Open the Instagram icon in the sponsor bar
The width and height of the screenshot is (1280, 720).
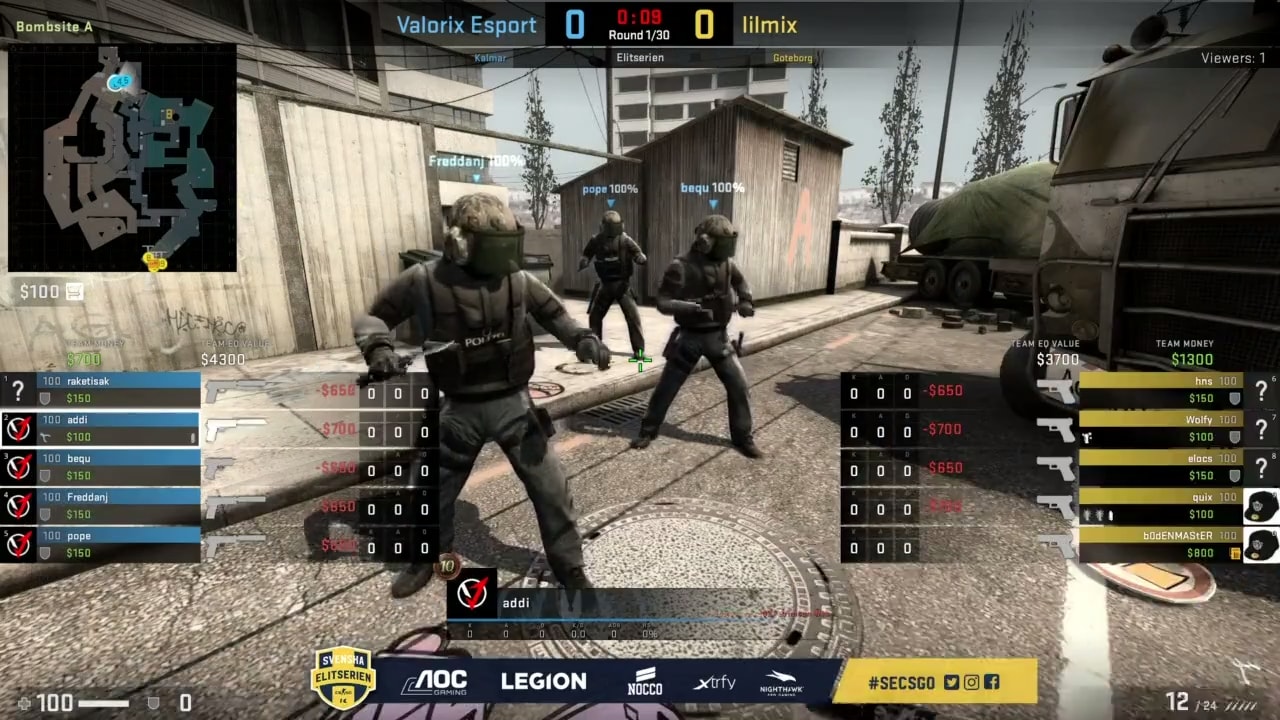click(970, 682)
